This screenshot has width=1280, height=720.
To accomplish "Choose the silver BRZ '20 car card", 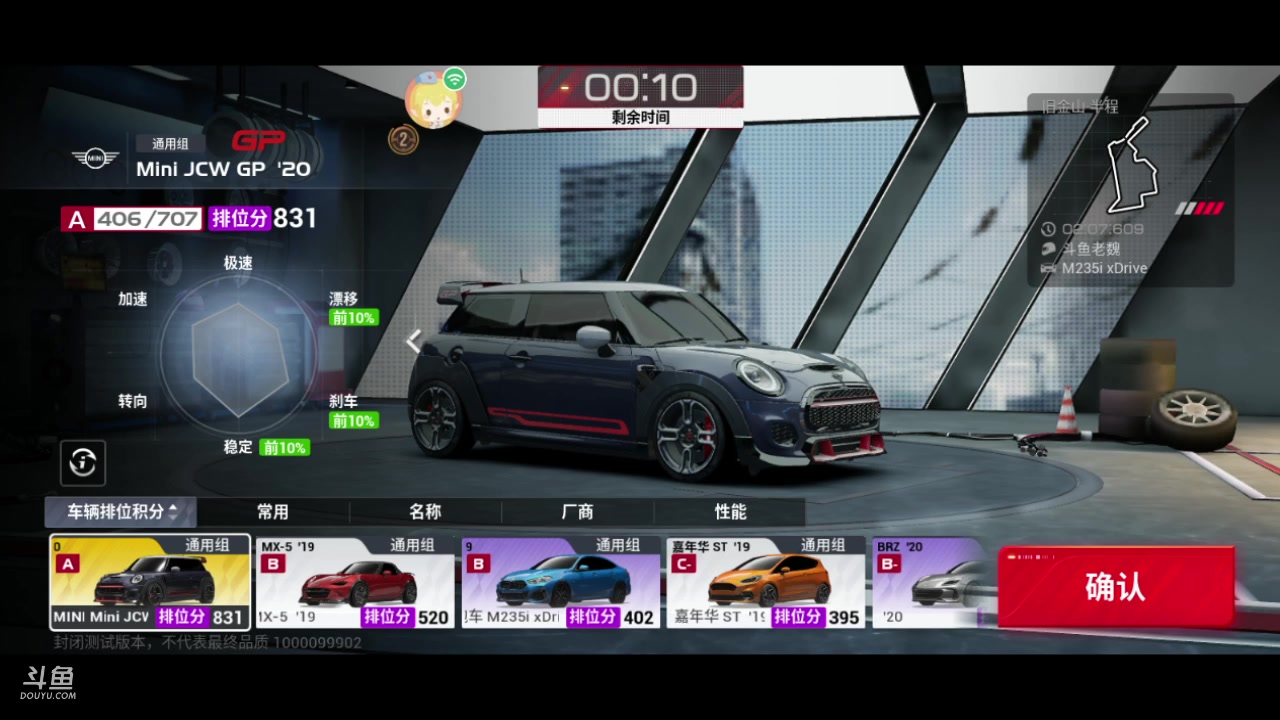I will click(x=932, y=582).
